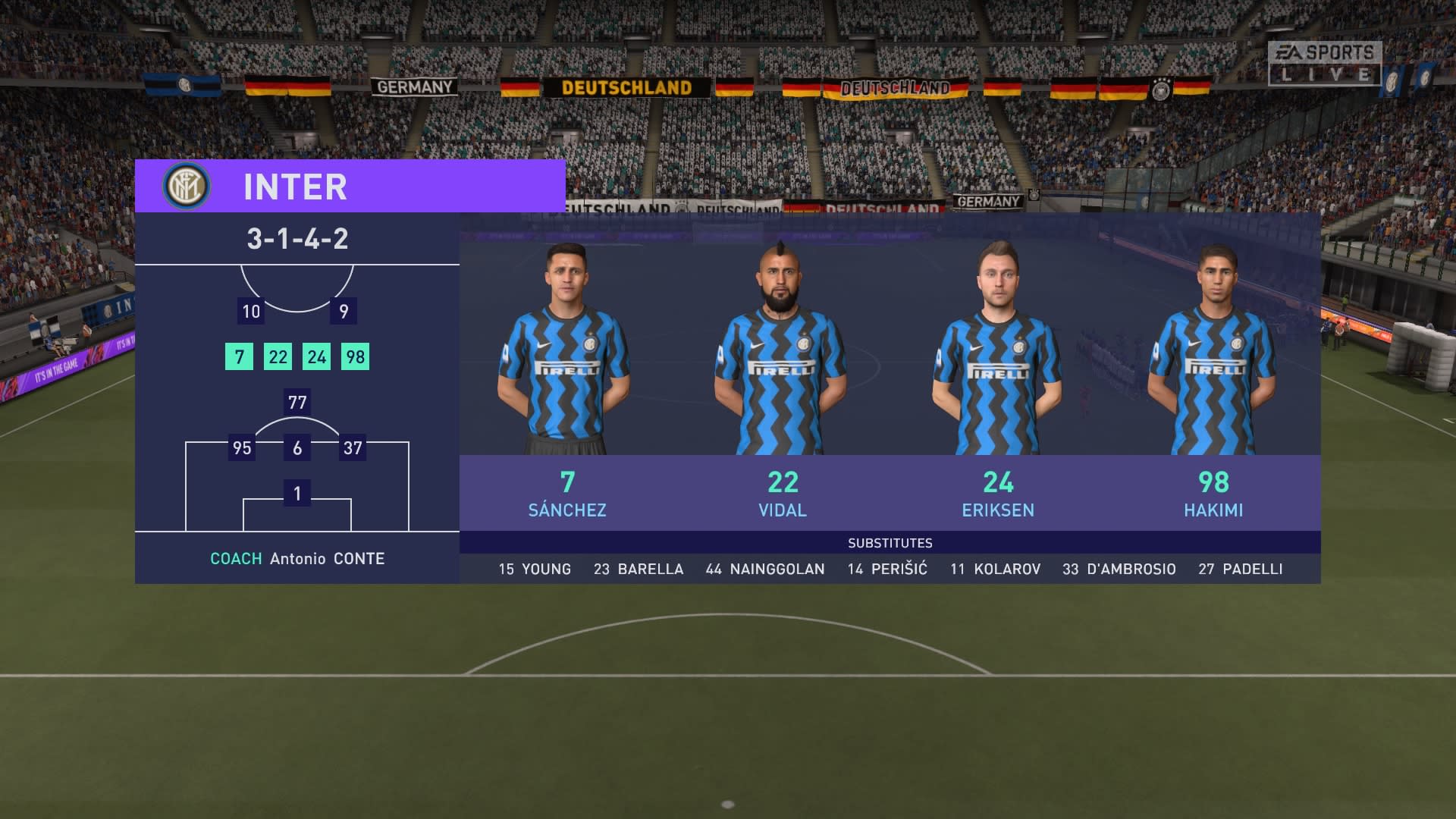Image resolution: width=1456 pixels, height=819 pixels.
Task: Click number 10 tile in formation diagram
Action: [x=251, y=311]
